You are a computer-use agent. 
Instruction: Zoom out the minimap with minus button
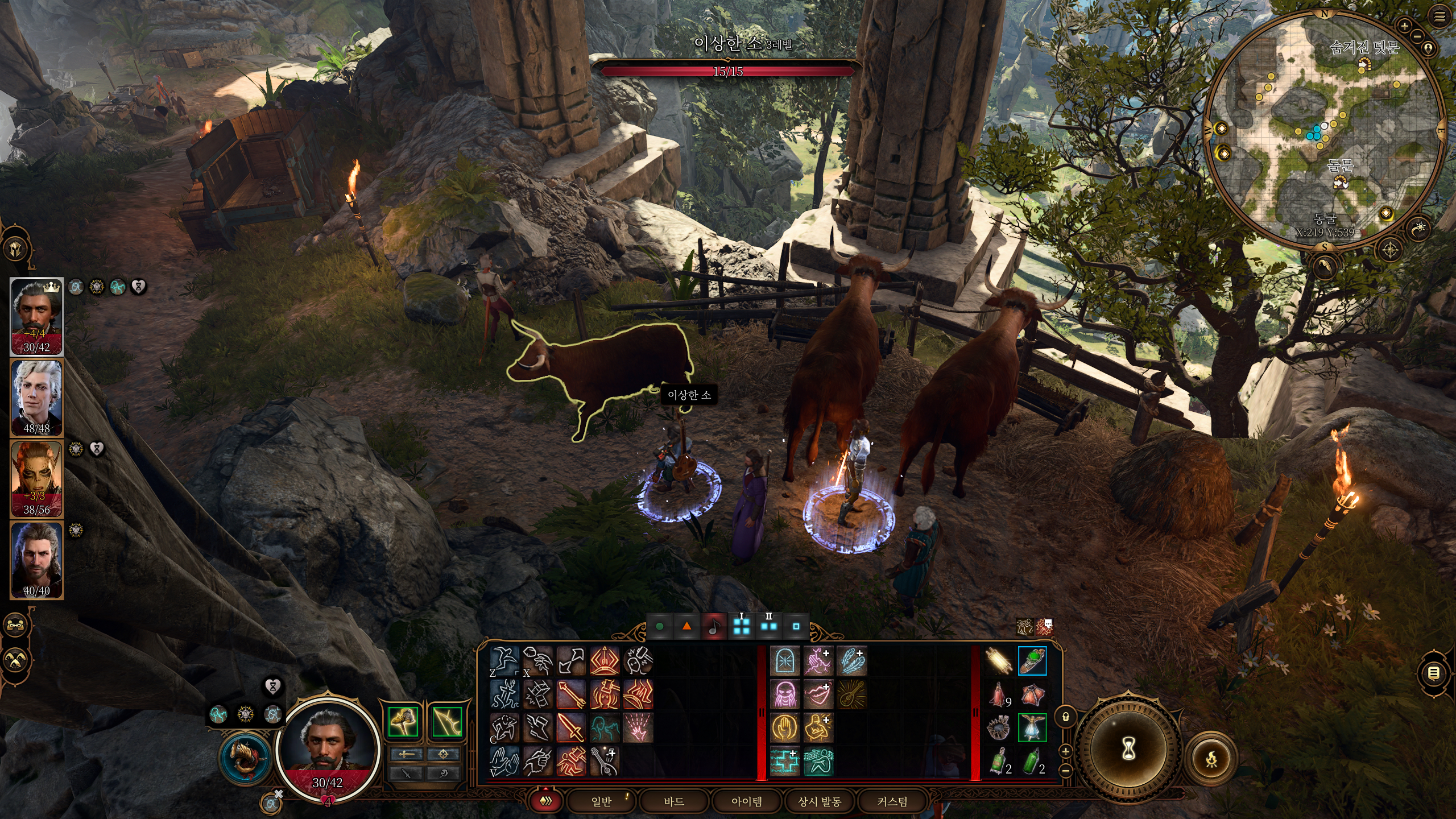[1417, 36]
